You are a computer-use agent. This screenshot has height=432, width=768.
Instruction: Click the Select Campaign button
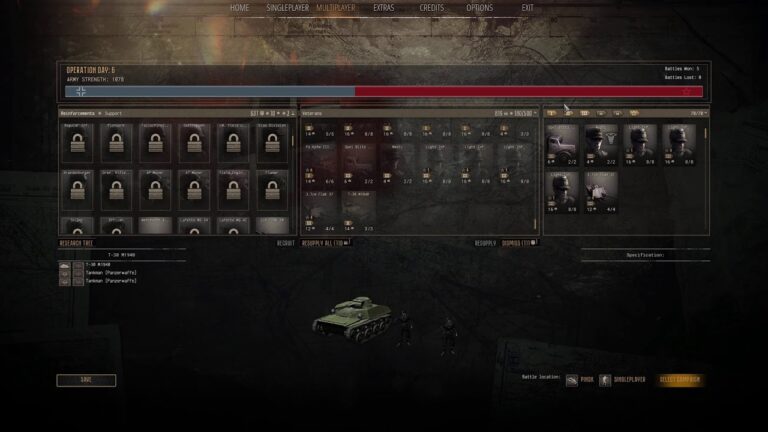coord(680,380)
